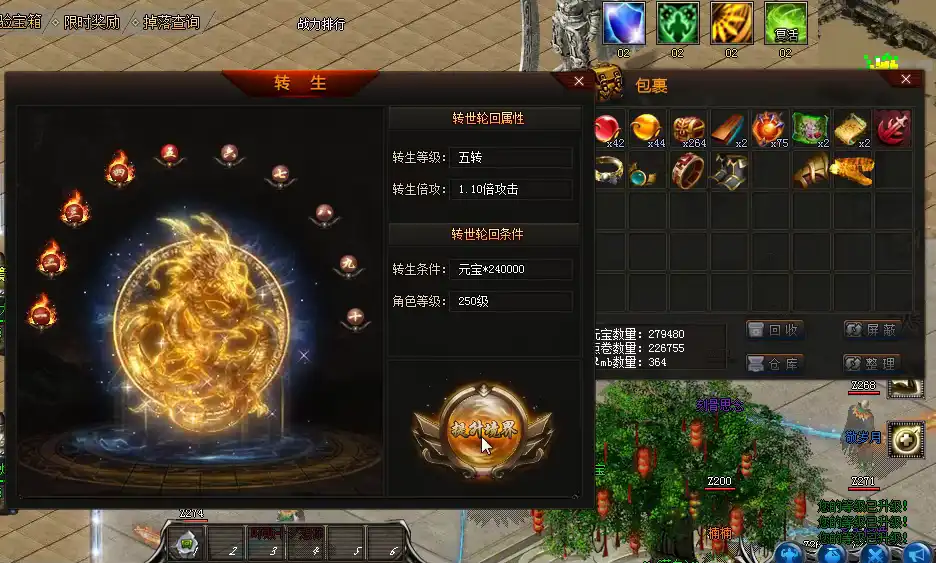This screenshot has height=563, width=936.
Task: Select the yellow scroll item in the bag
Action: coord(851,129)
